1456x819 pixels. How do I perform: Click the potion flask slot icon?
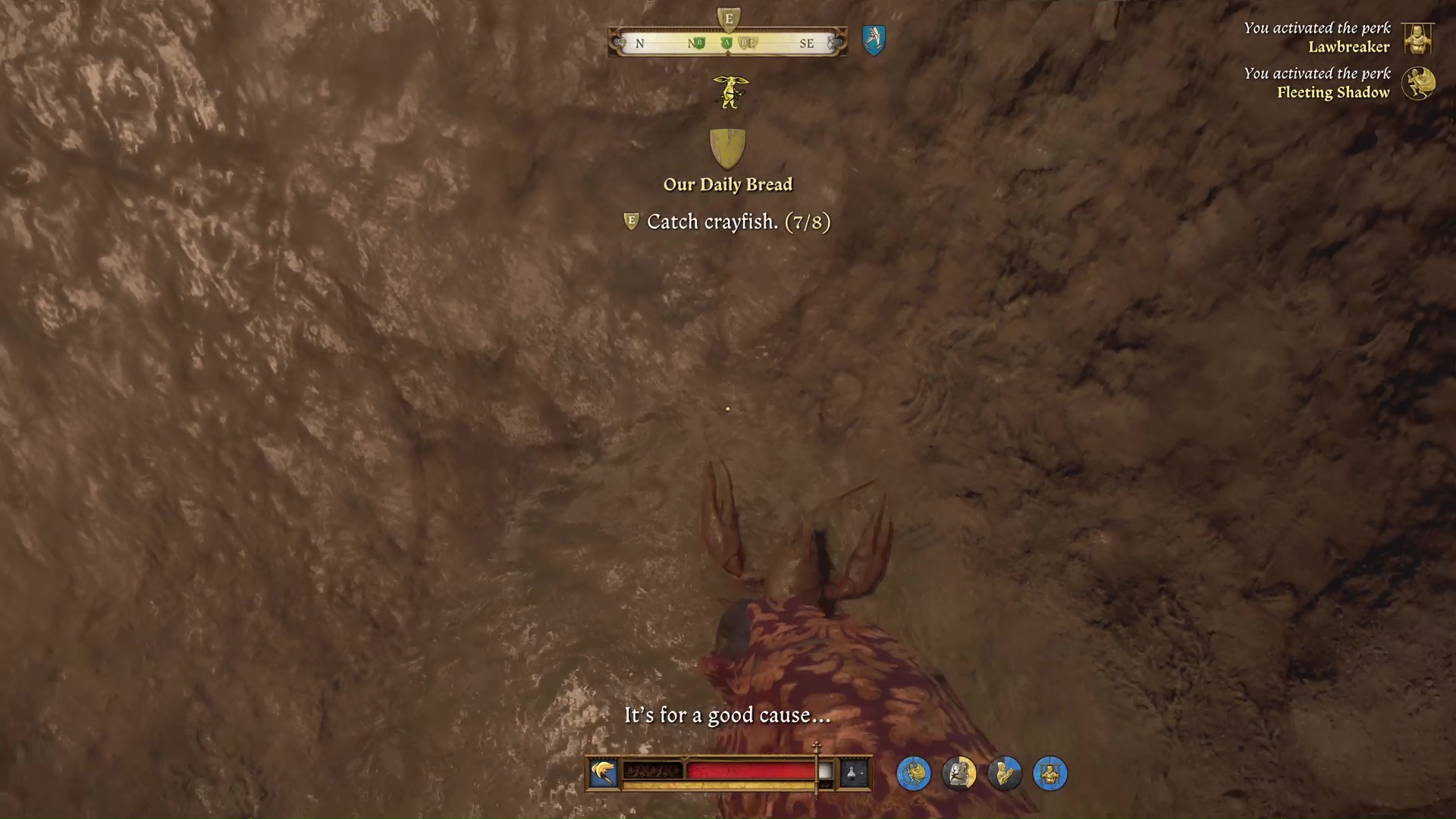(855, 772)
